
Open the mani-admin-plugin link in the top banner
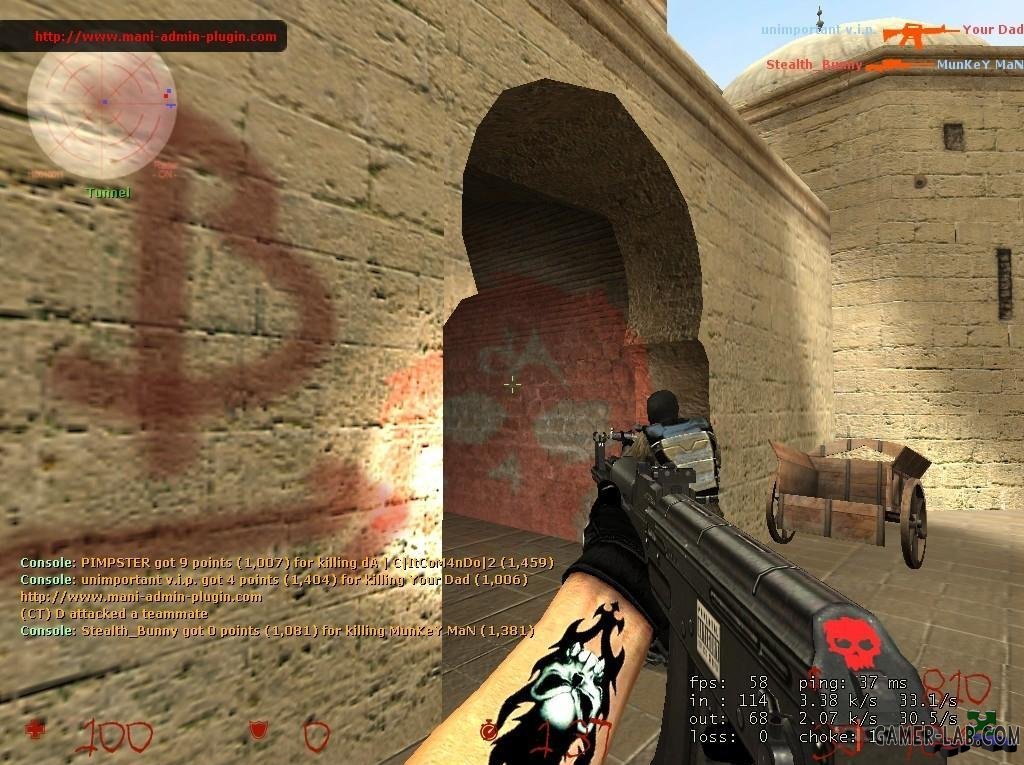pyautogui.click(x=155, y=37)
